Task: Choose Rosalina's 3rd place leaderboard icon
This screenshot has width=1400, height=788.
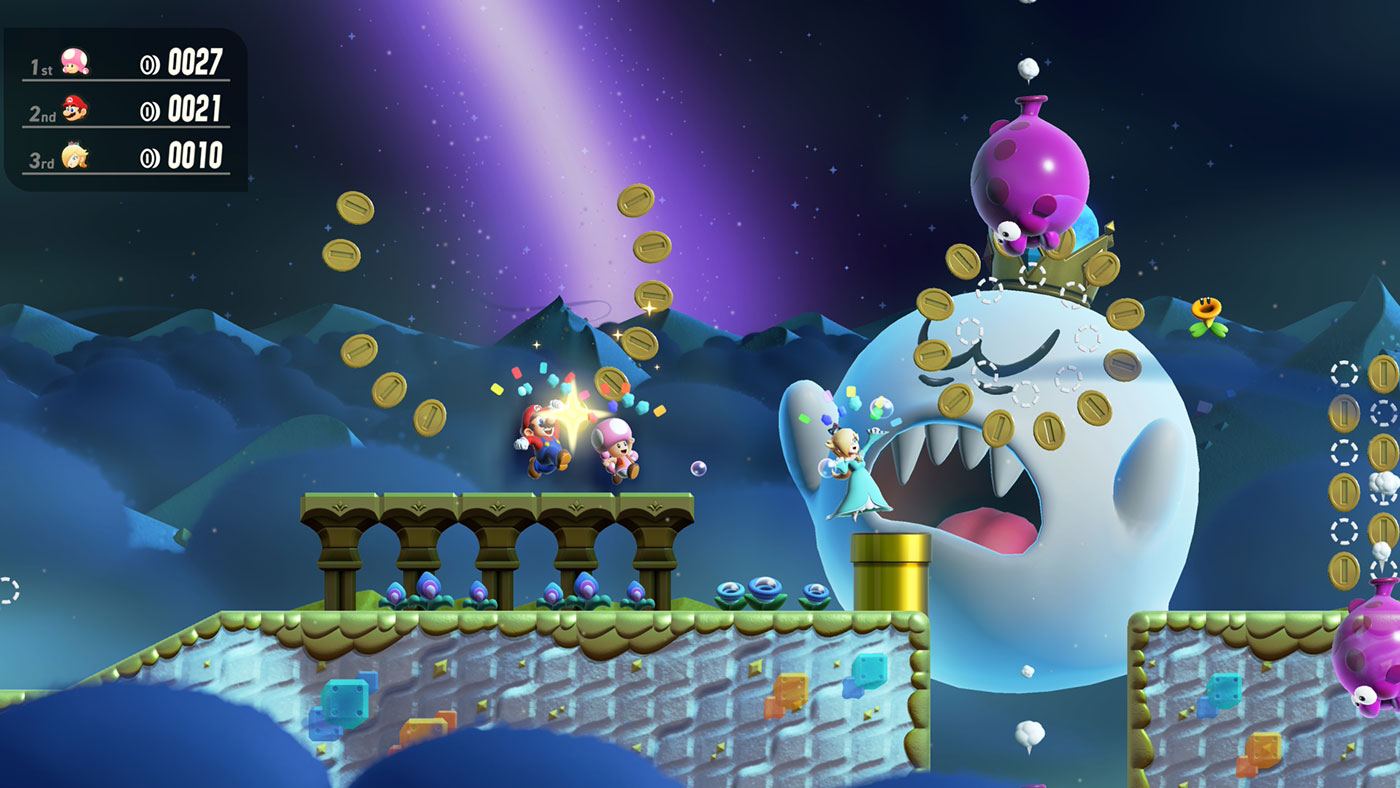Action: pos(74,156)
